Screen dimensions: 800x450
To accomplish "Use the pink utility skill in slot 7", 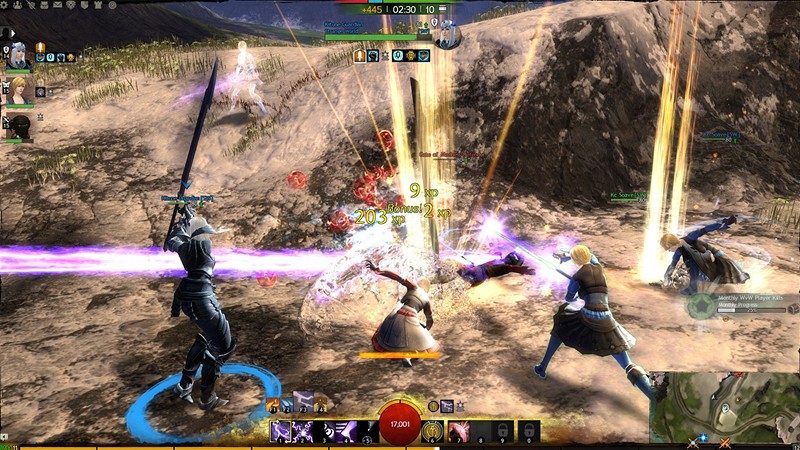I will pos(459,431).
